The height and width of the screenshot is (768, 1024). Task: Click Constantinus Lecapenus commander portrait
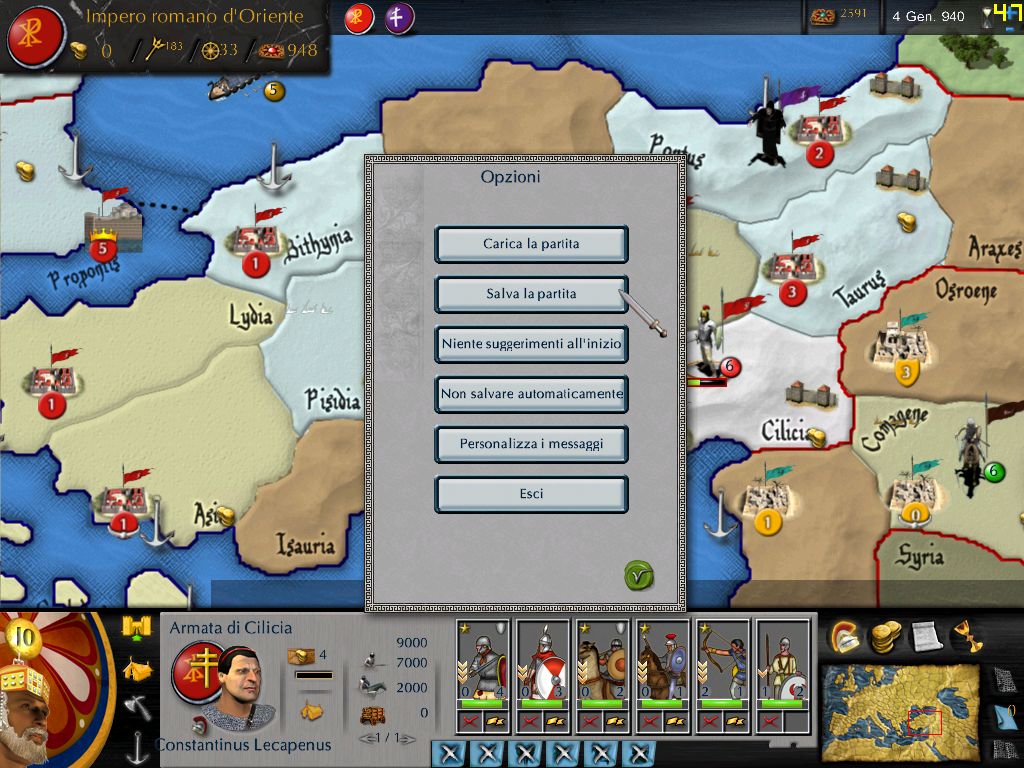point(238,690)
